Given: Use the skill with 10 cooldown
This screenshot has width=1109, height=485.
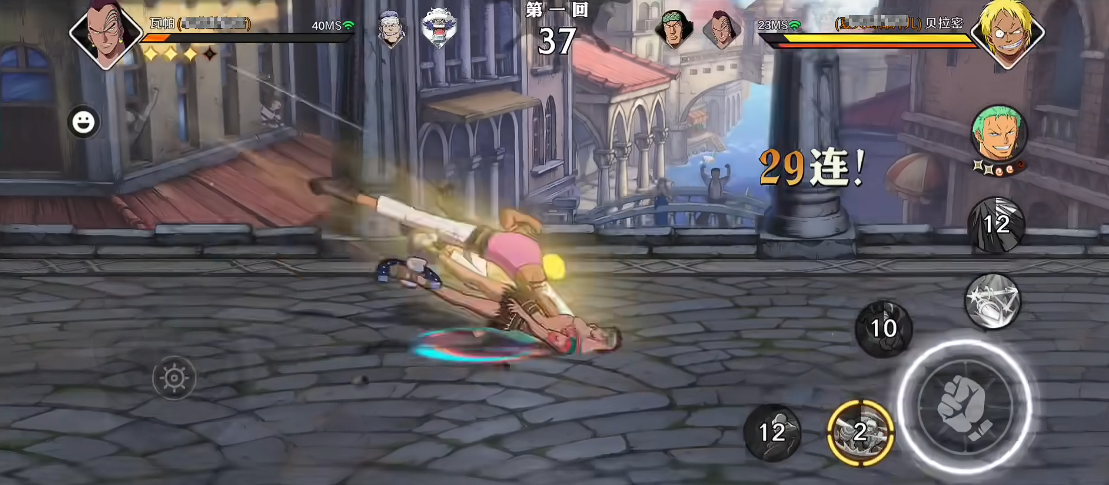Looking at the screenshot, I should click(883, 328).
